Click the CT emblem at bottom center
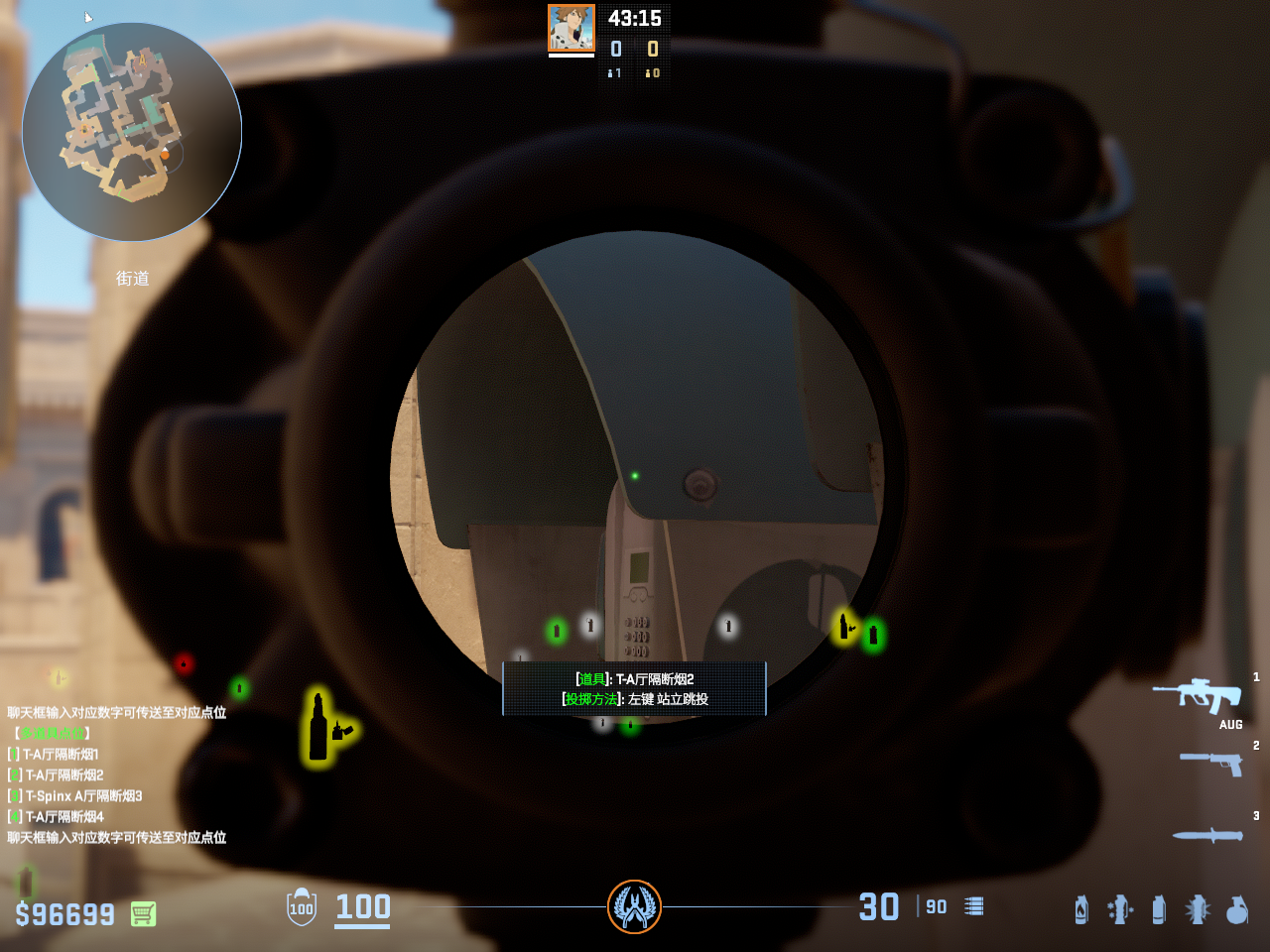Screen dimensions: 1270x952 [x=634, y=906]
